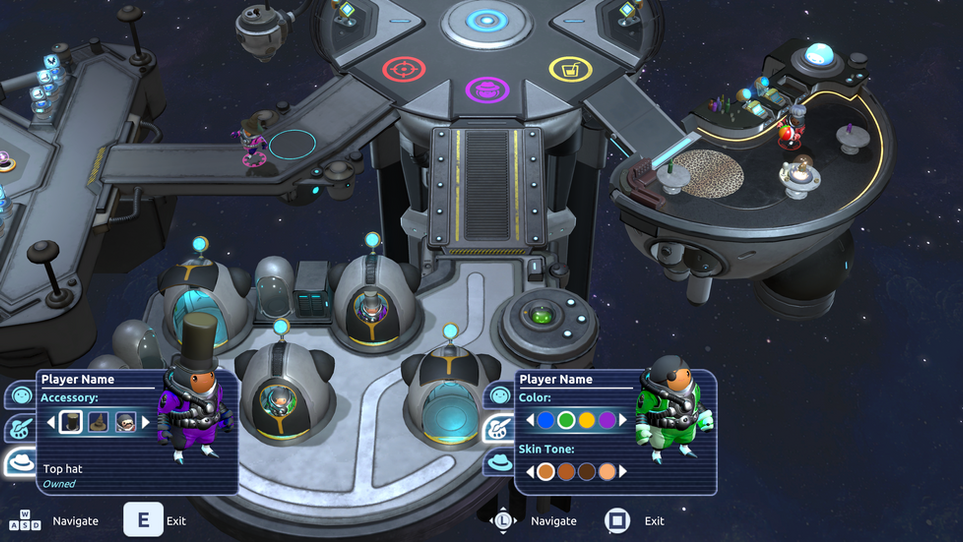Select the hat tab on the purple player's panel
963x542 pixels.
(20, 462)
